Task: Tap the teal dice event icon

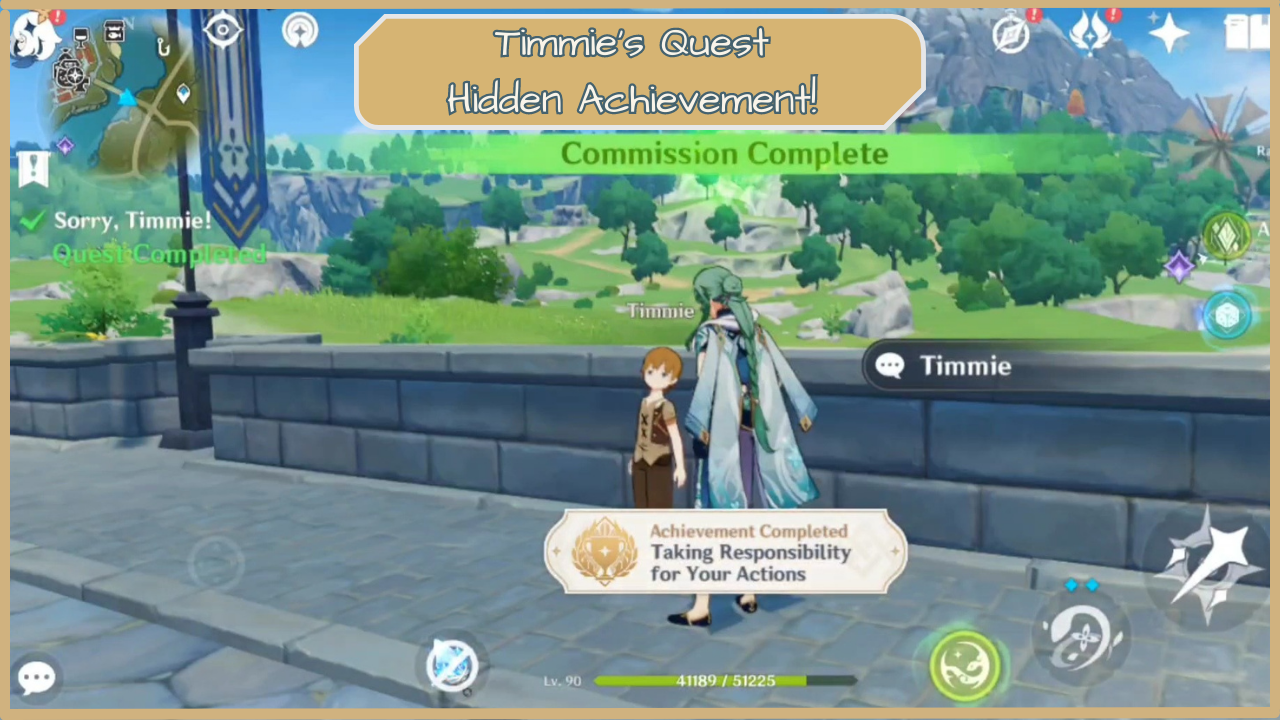Action: [x=1227, y=315]
